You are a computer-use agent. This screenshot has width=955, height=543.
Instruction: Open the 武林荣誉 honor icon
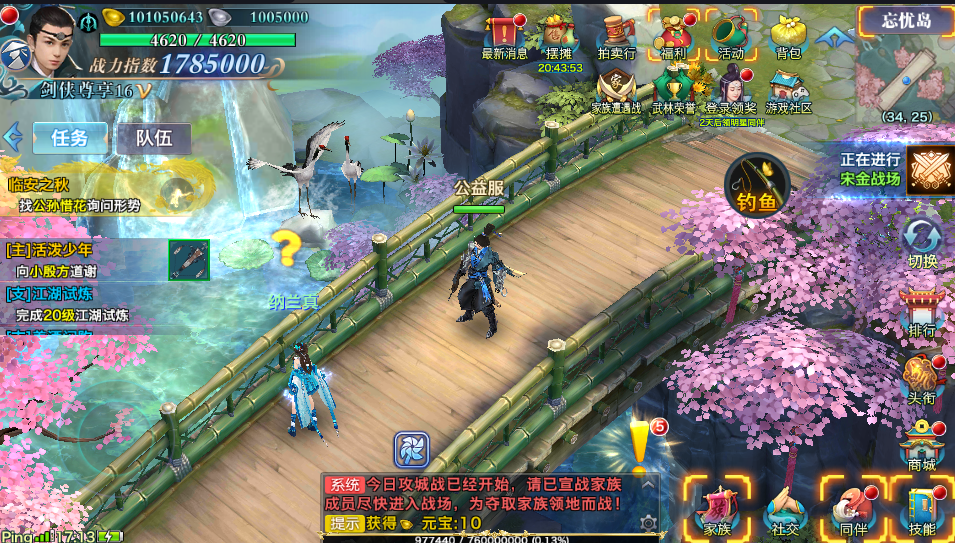point(674,90)
